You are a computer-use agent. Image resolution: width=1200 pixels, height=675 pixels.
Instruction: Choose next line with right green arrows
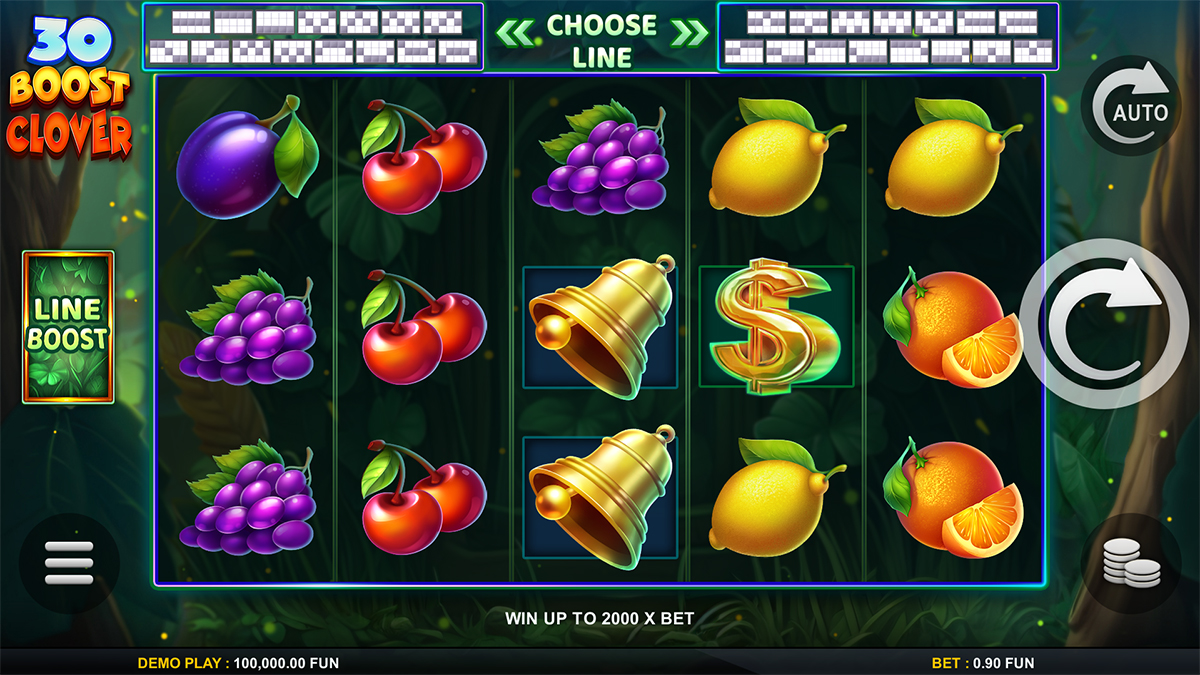[x=688, y=32]
